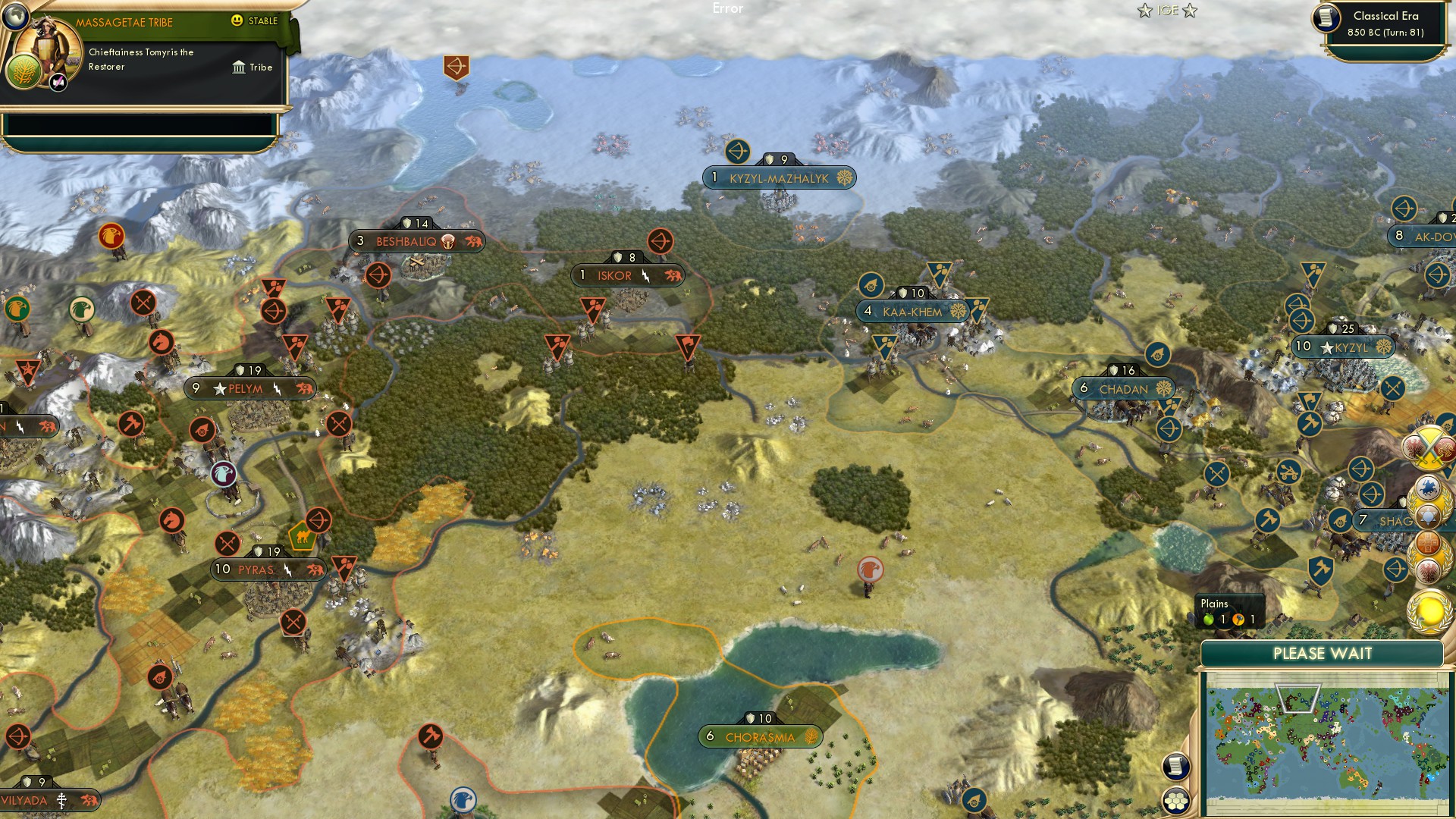The image size is (1456, 819).
Task: Open Chorasmia city screen via its banner
Action: pos(759,735)
